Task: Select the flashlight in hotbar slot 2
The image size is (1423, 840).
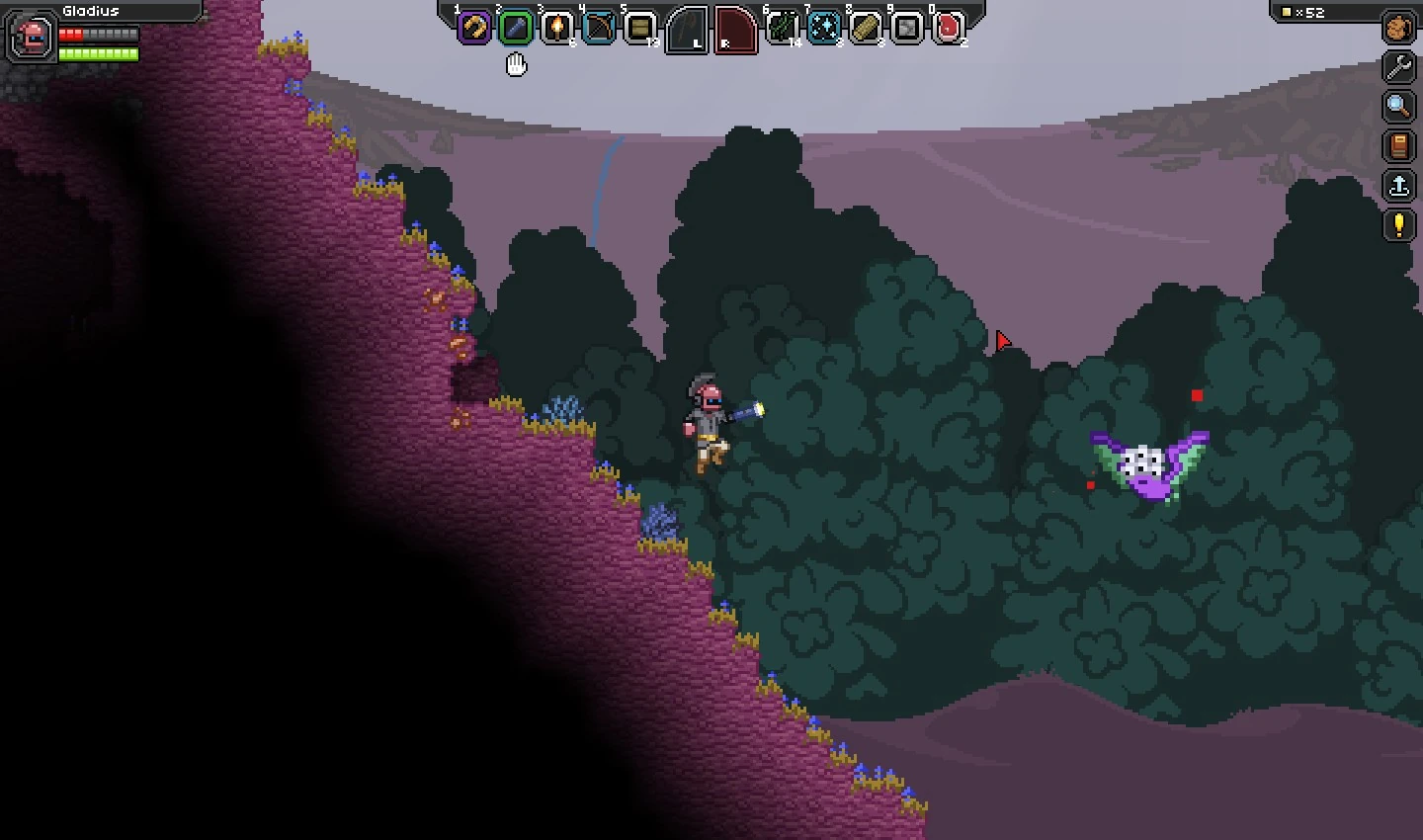Action: click(x=517, y=28)
